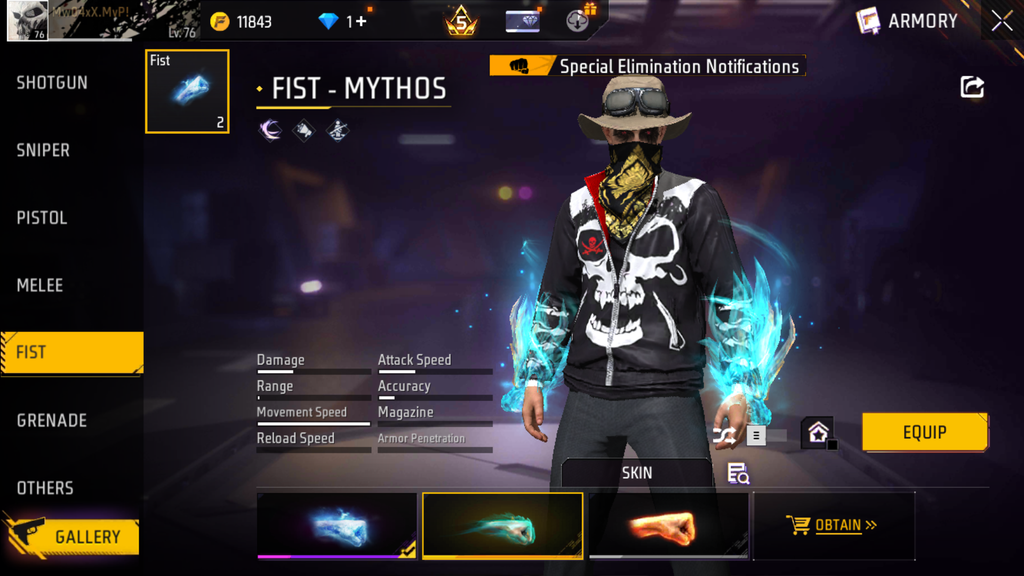Select the Pistol category
Viewport: 1024px width, 576px height.
[x=42, y=218]
